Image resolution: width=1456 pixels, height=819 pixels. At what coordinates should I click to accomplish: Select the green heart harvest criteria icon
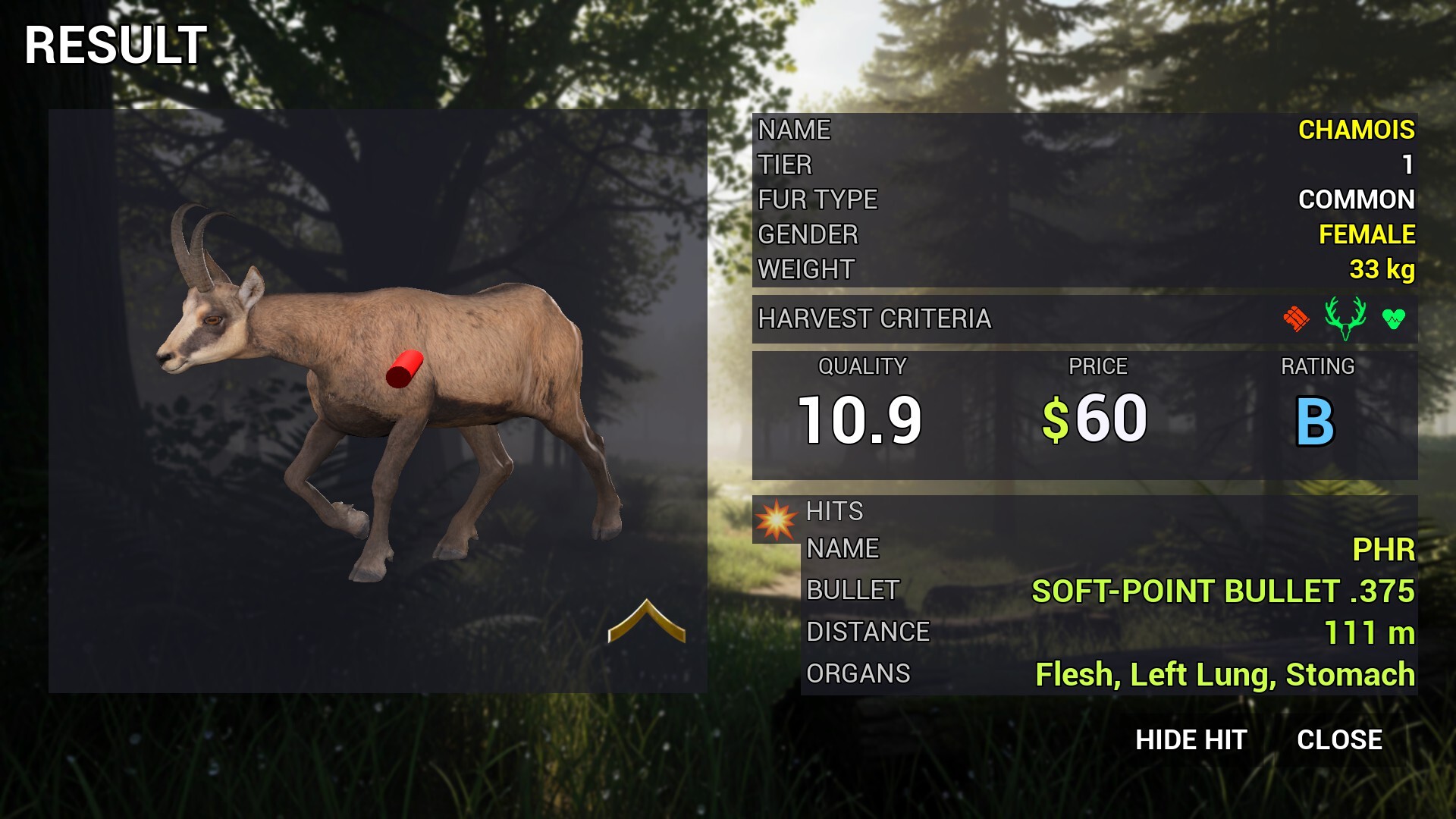point(1393,319)
